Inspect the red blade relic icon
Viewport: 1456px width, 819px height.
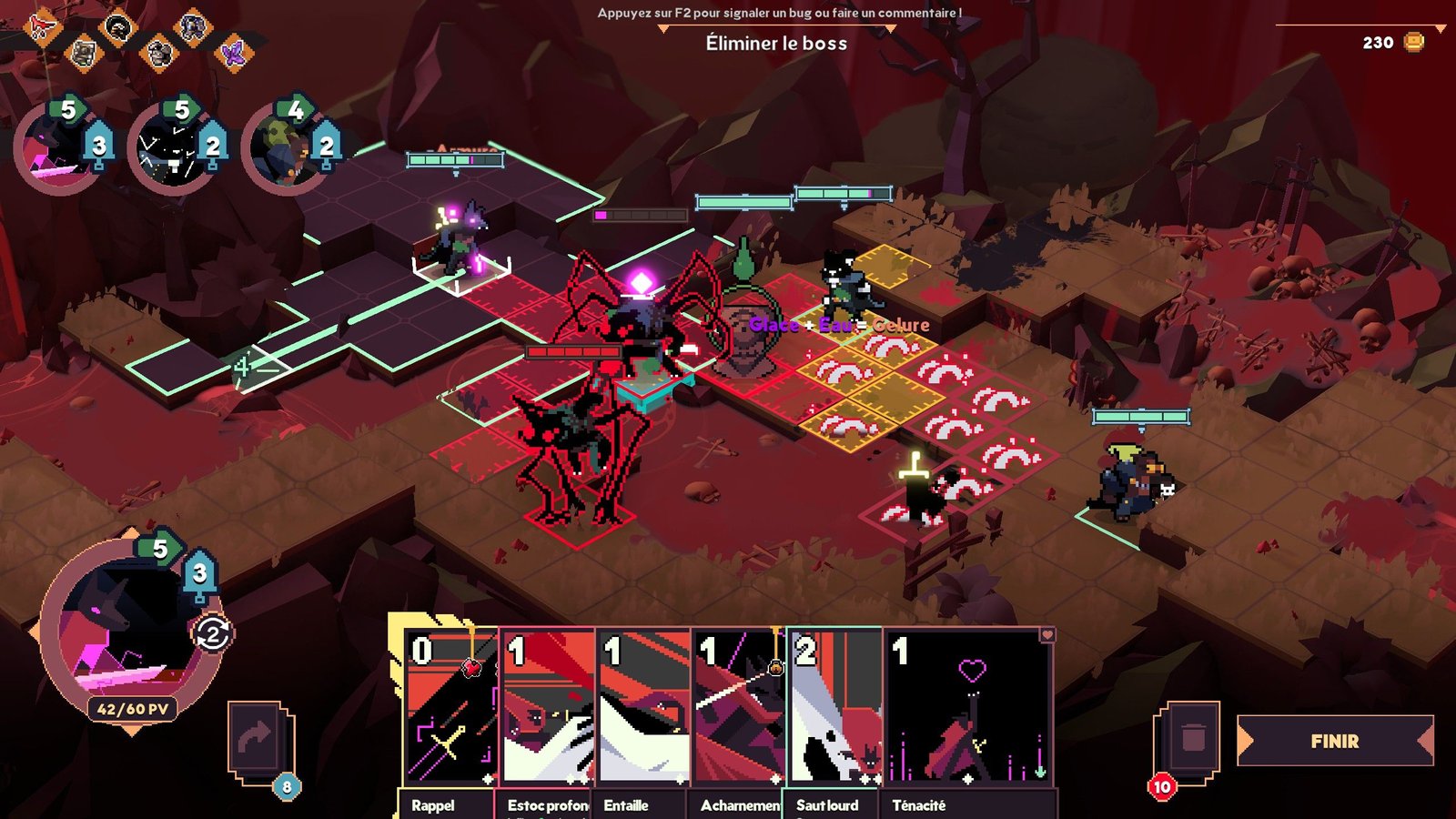click(41, 27)
